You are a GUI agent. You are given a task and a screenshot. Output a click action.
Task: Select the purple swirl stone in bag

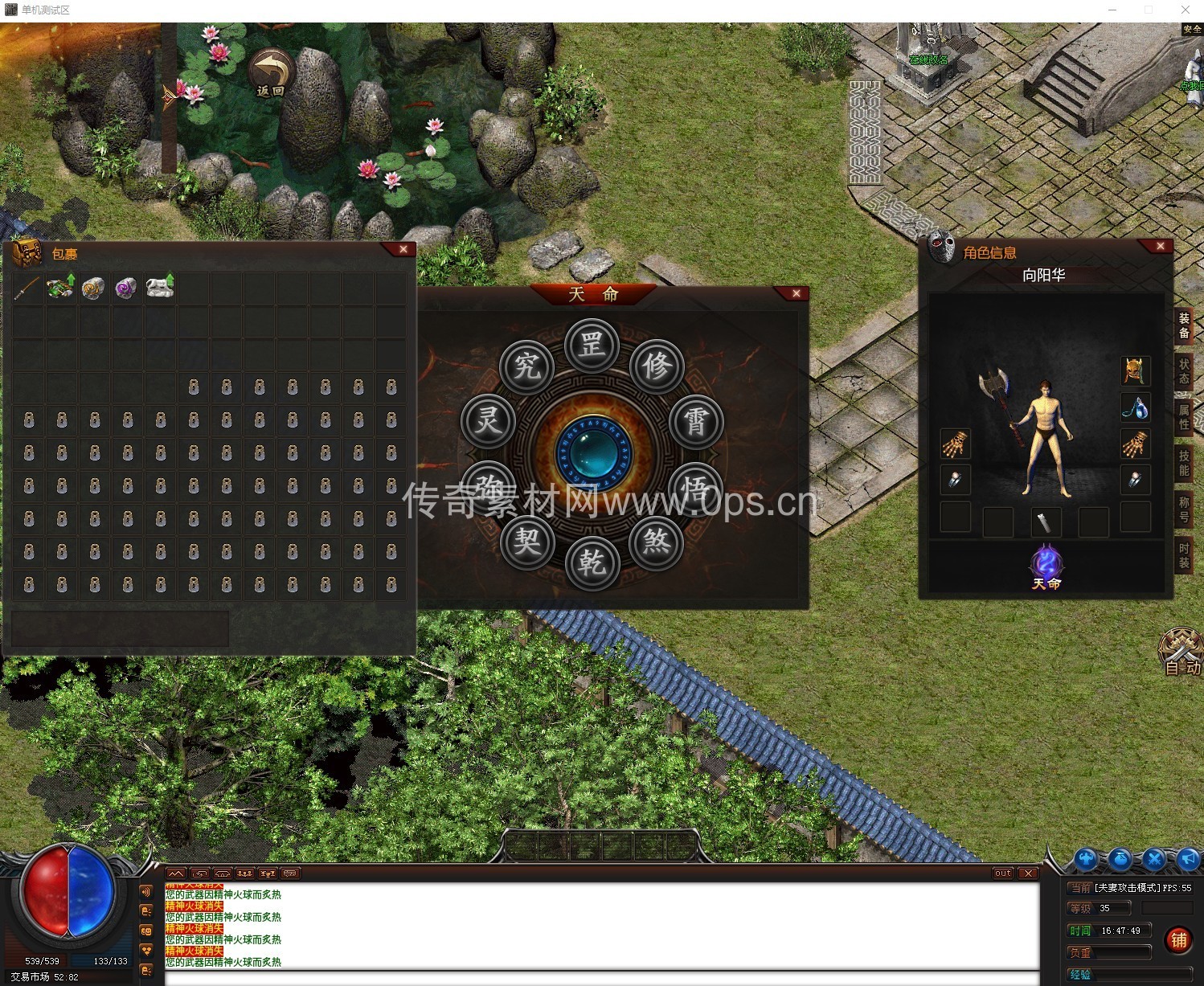click(x=126, y=288)
